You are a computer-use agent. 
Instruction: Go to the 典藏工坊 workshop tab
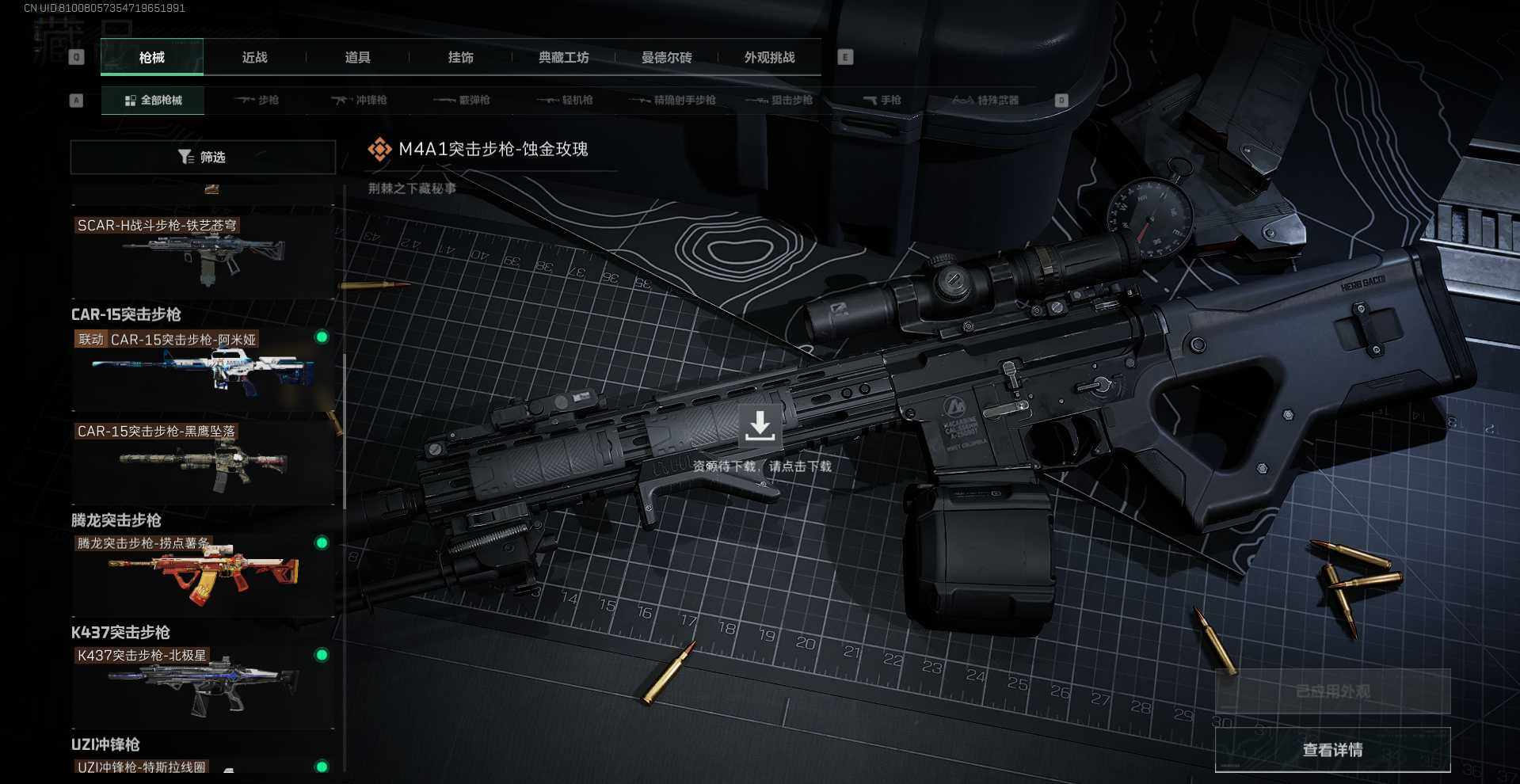tap(563, 57)
